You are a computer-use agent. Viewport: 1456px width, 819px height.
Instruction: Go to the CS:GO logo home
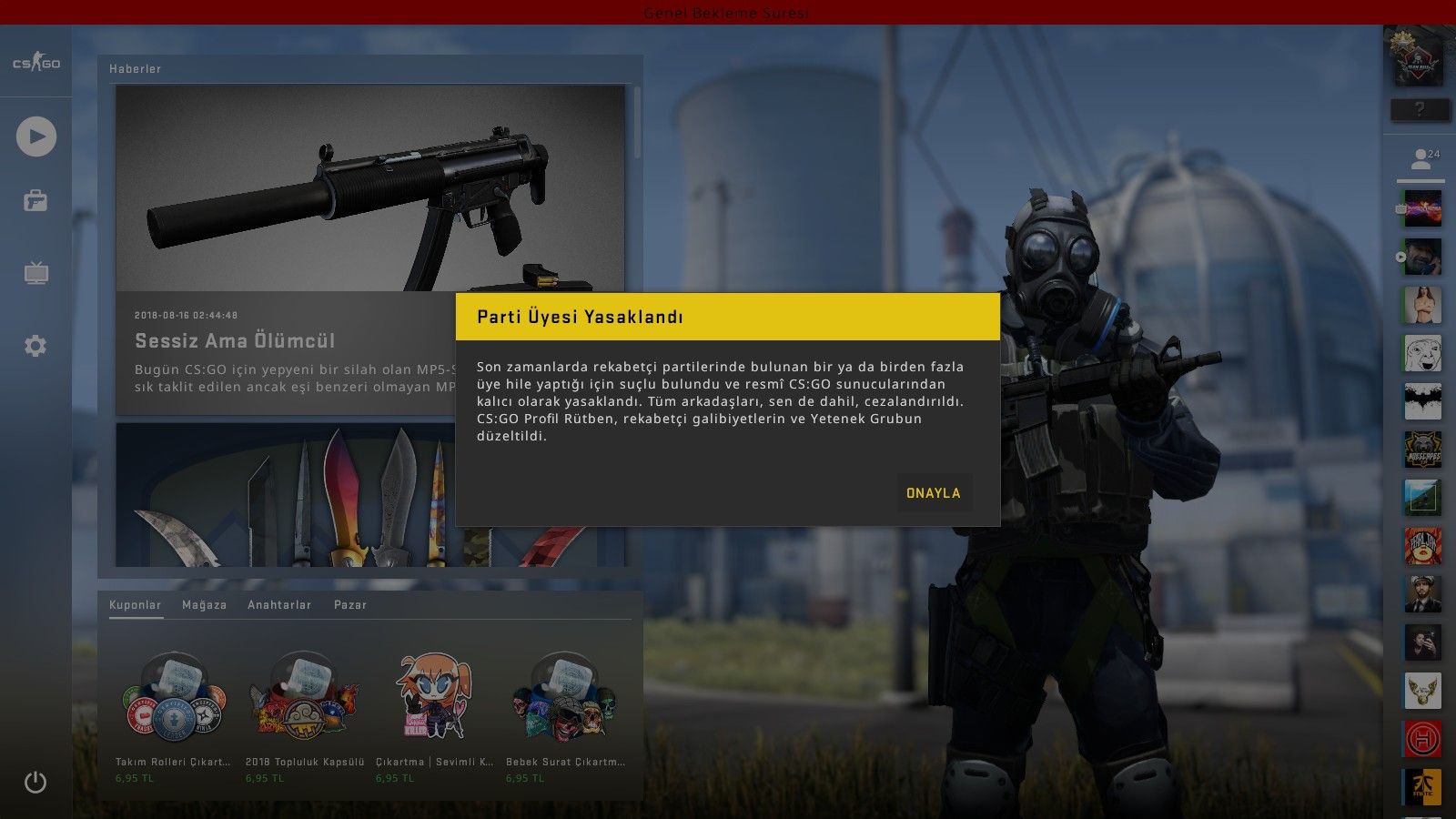36,63
